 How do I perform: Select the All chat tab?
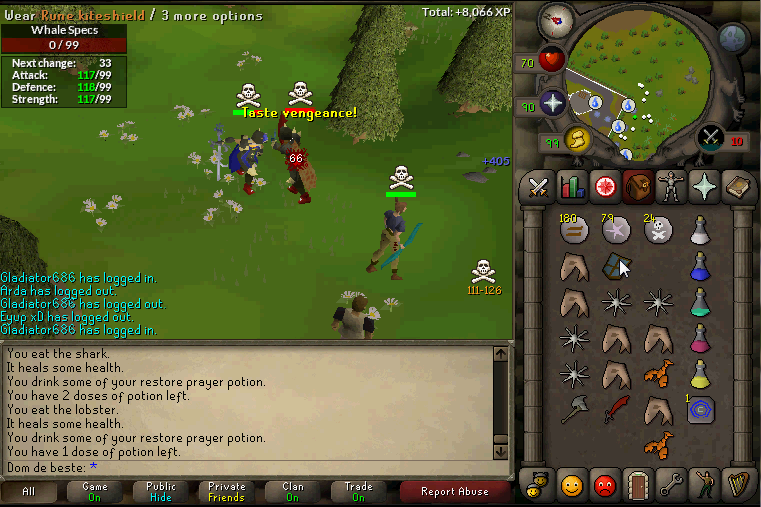coord(28,491)
